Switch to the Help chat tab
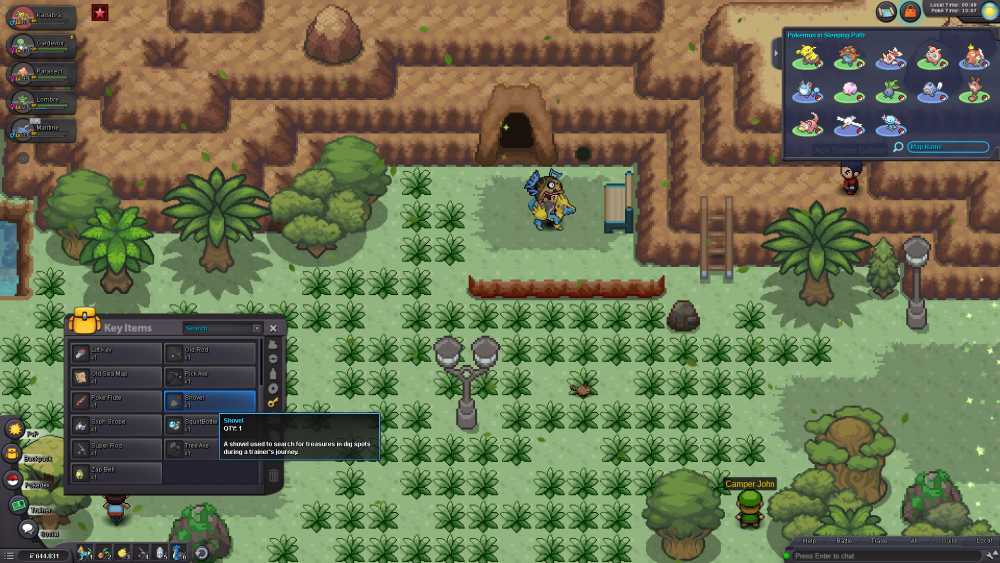 pos(809,541)
